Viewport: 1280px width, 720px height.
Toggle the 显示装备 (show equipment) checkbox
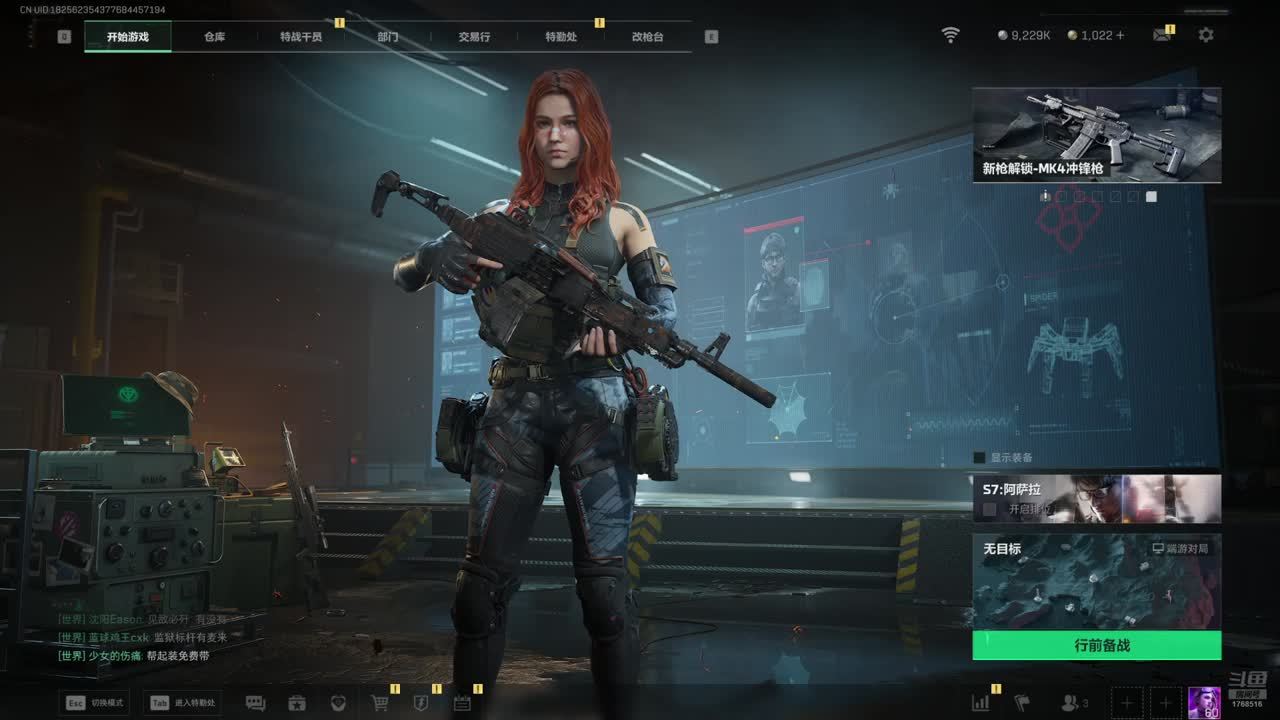980,458
